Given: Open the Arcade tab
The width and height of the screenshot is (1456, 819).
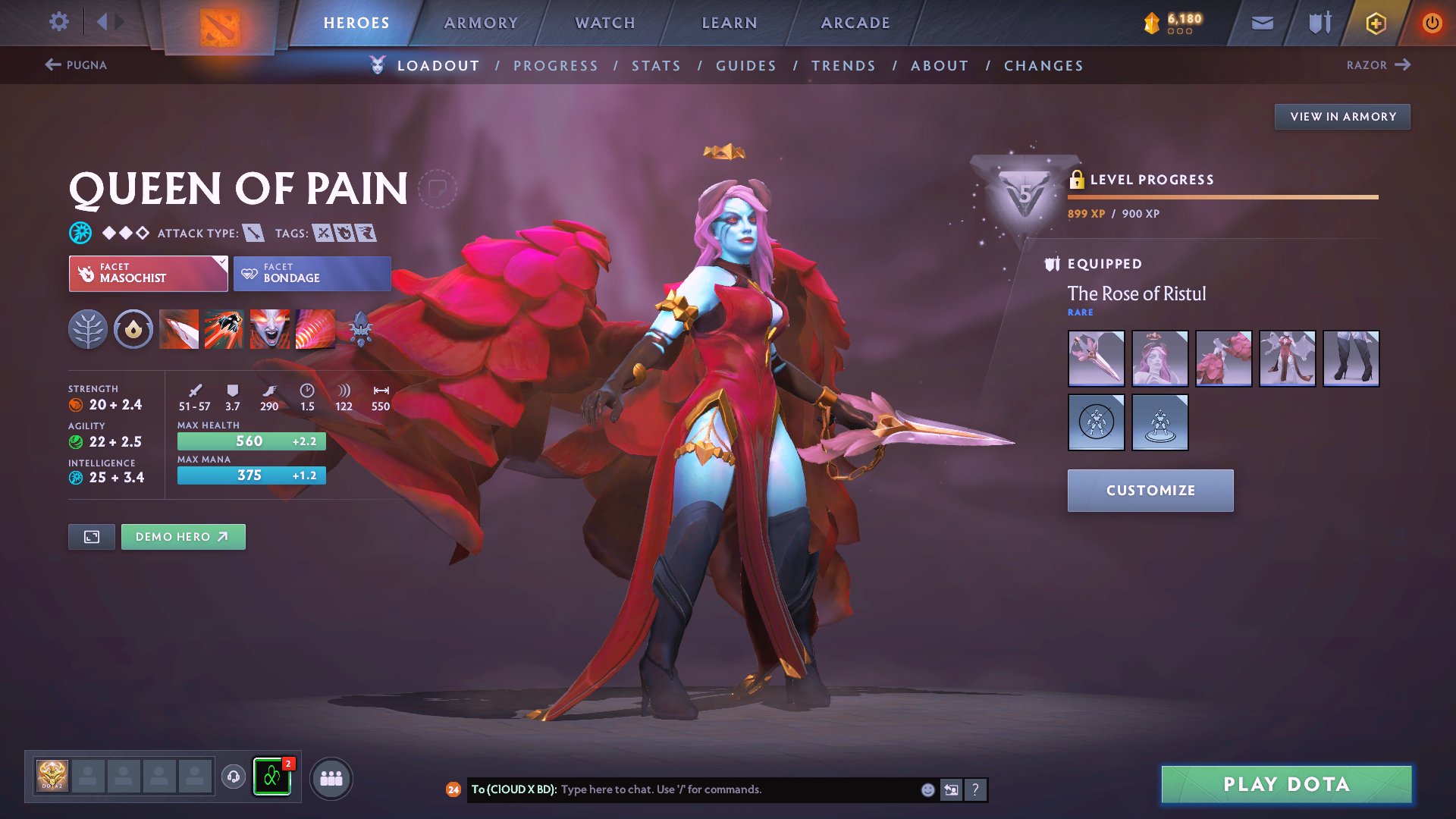Looking at the screenshot, I should pyautogui.click(x=855, y=23).
